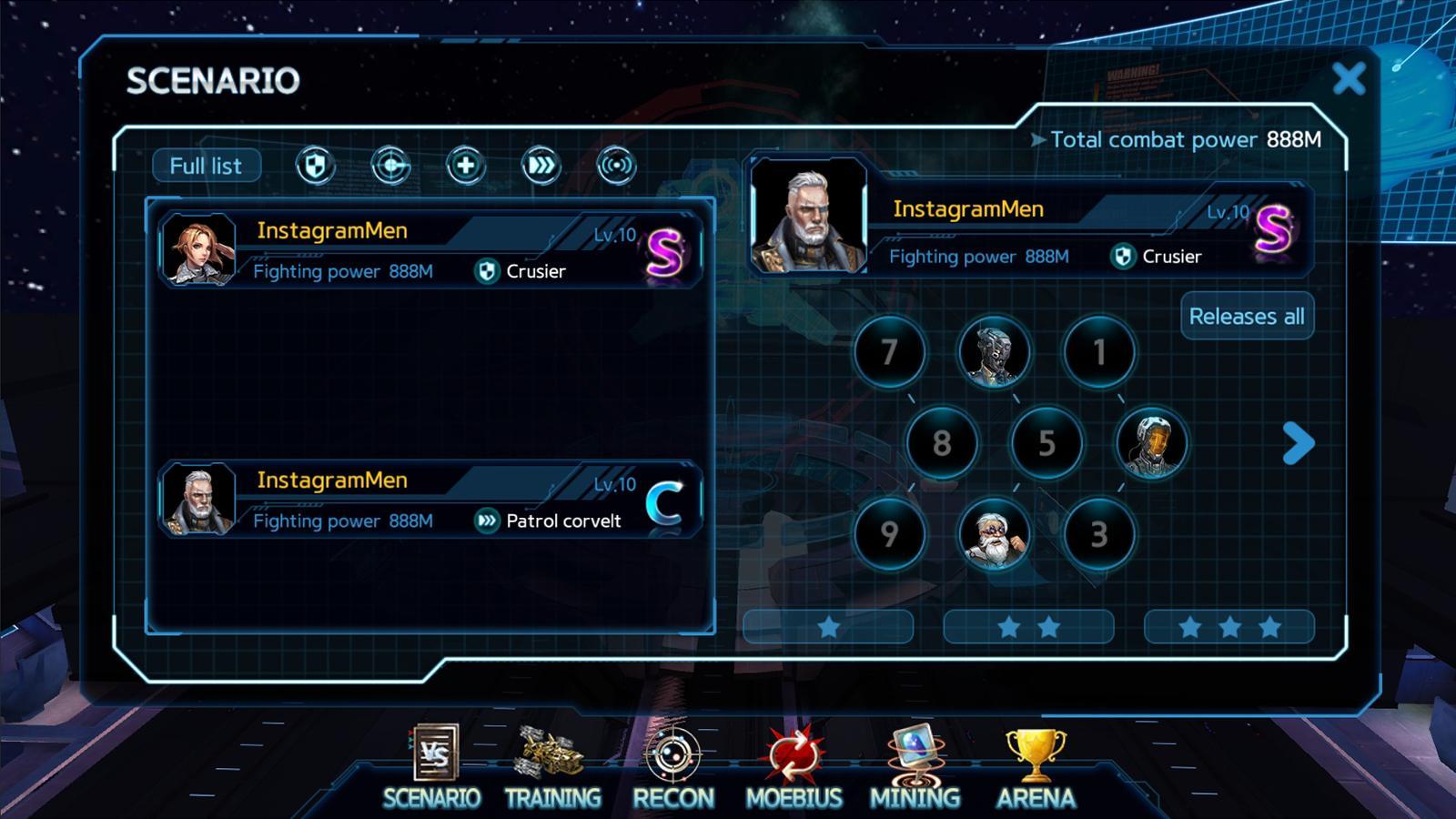Open the Recon mode

click(673, 769)
